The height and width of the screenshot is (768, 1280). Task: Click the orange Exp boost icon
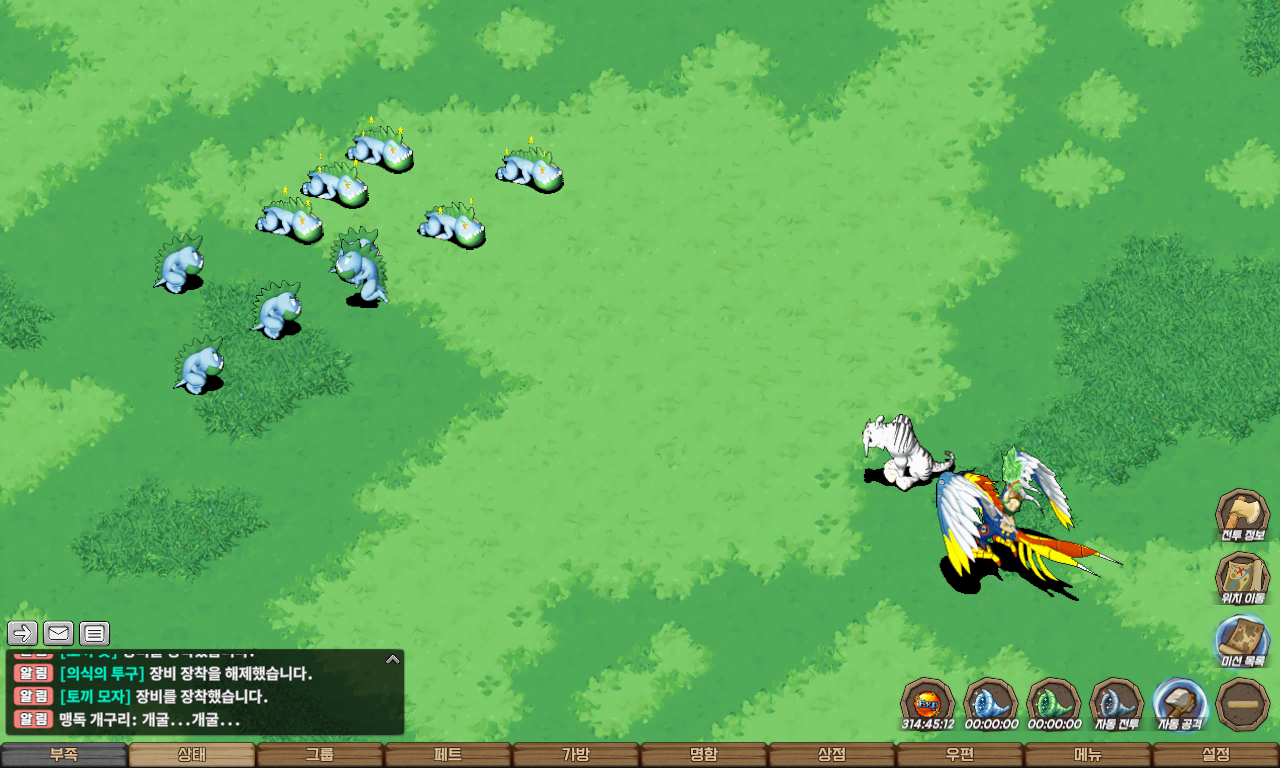pos(927,700)
